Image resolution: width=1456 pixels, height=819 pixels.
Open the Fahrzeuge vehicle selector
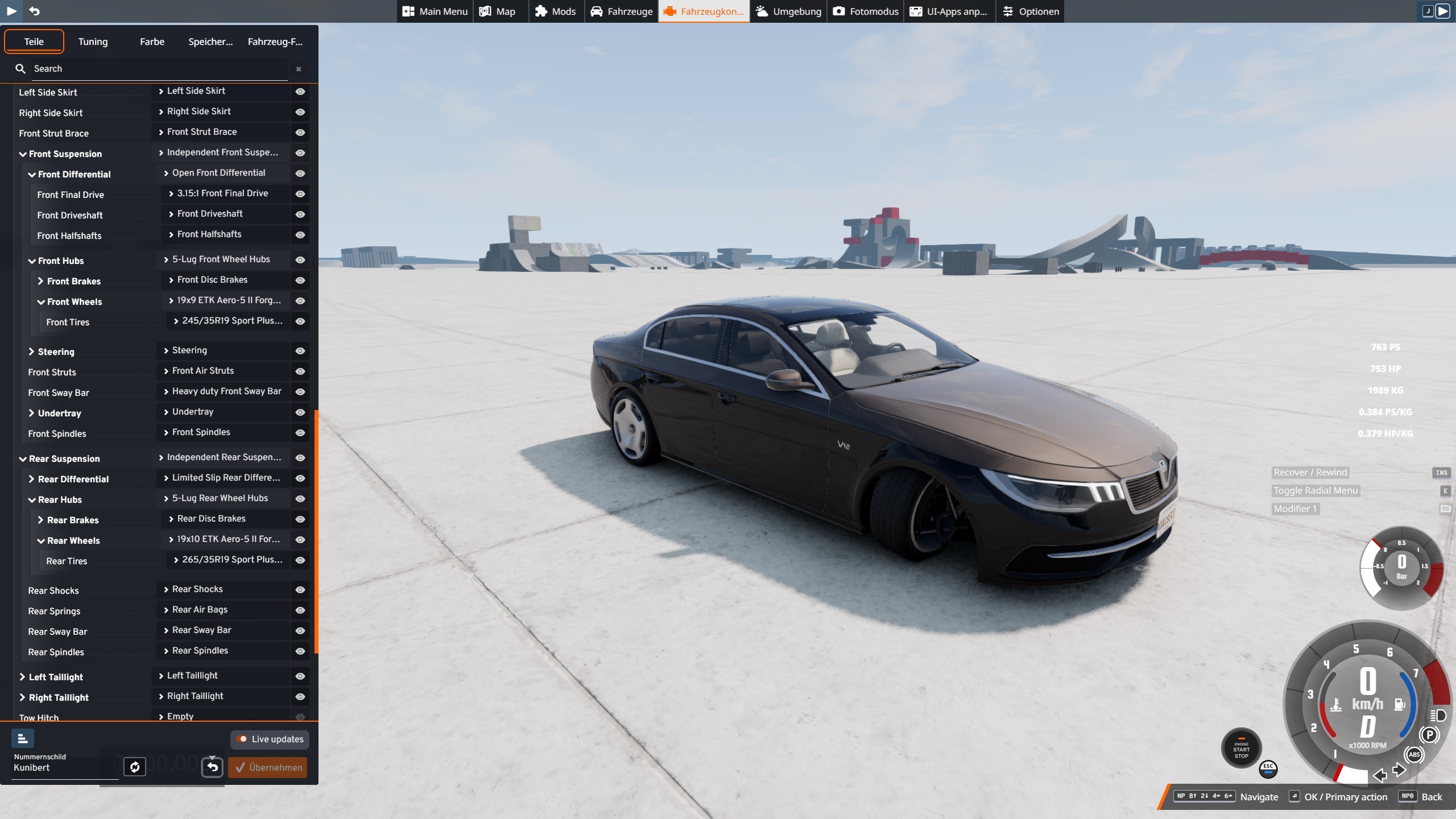click(621, 11)
